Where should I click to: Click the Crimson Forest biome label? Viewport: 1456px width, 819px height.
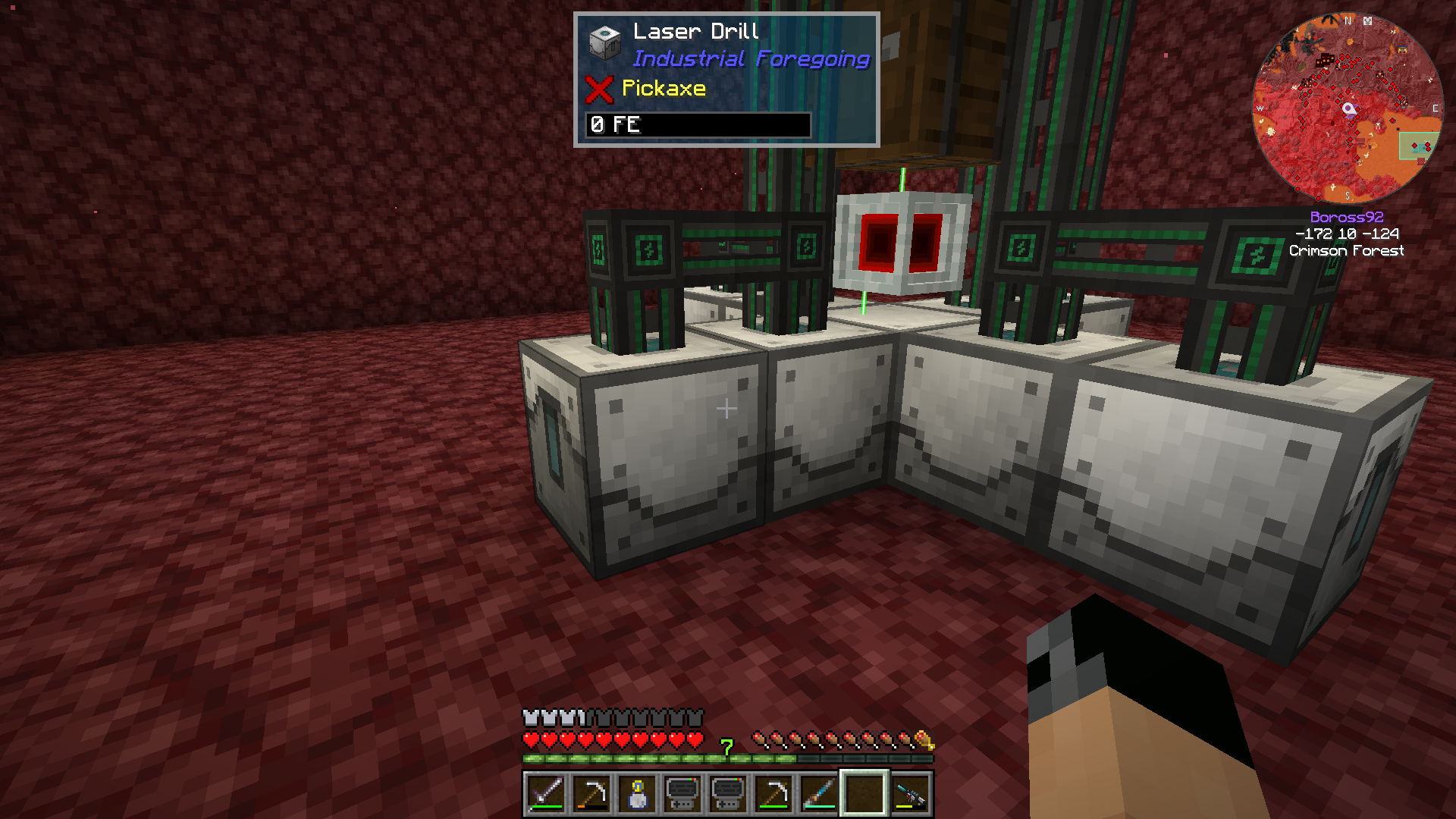[1348, 250]
